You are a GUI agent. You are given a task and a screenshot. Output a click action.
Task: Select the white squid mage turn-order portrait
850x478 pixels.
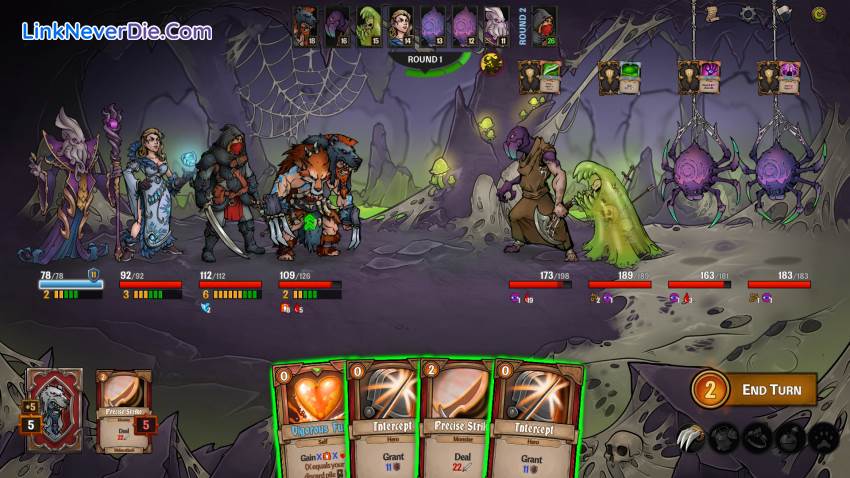point(495,24)
